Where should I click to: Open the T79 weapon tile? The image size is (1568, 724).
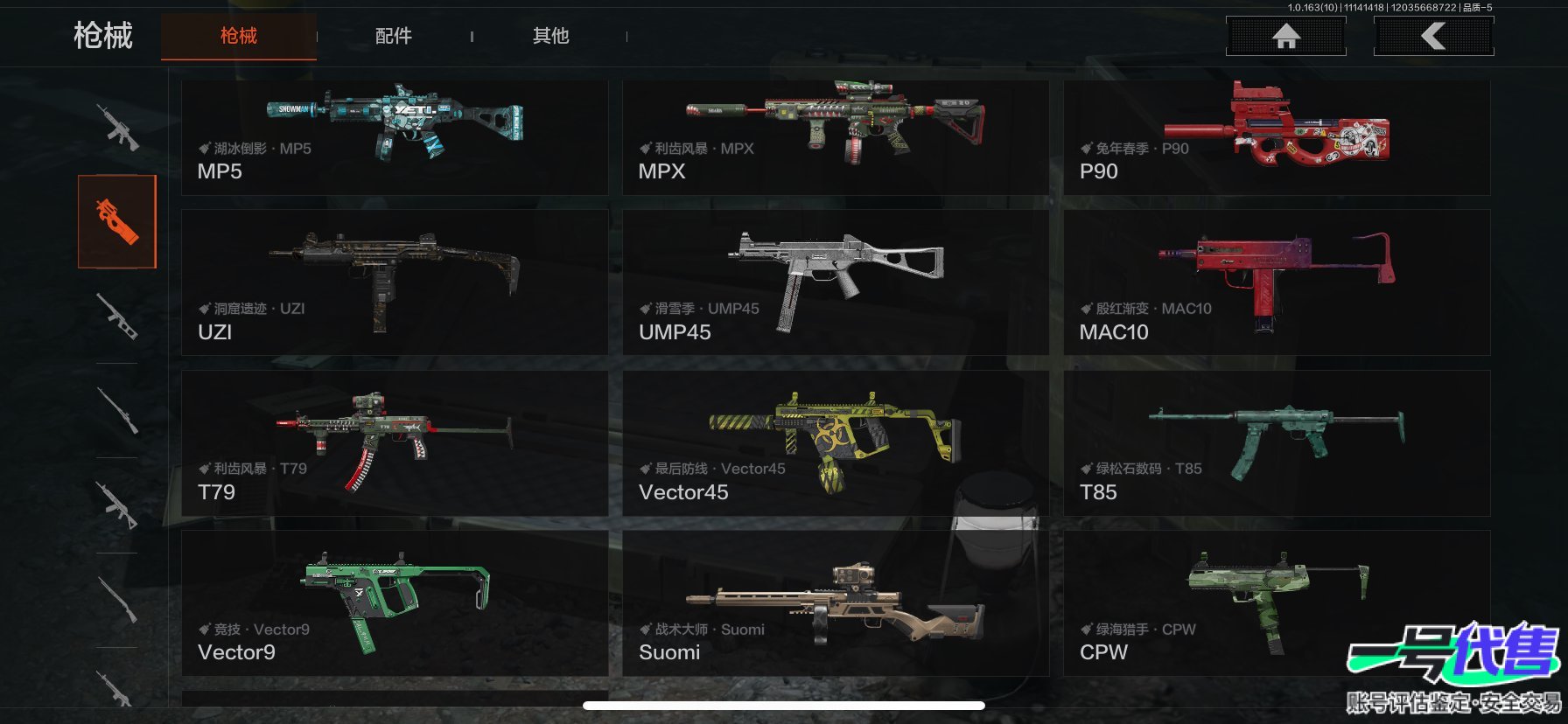tap(395, 442)
